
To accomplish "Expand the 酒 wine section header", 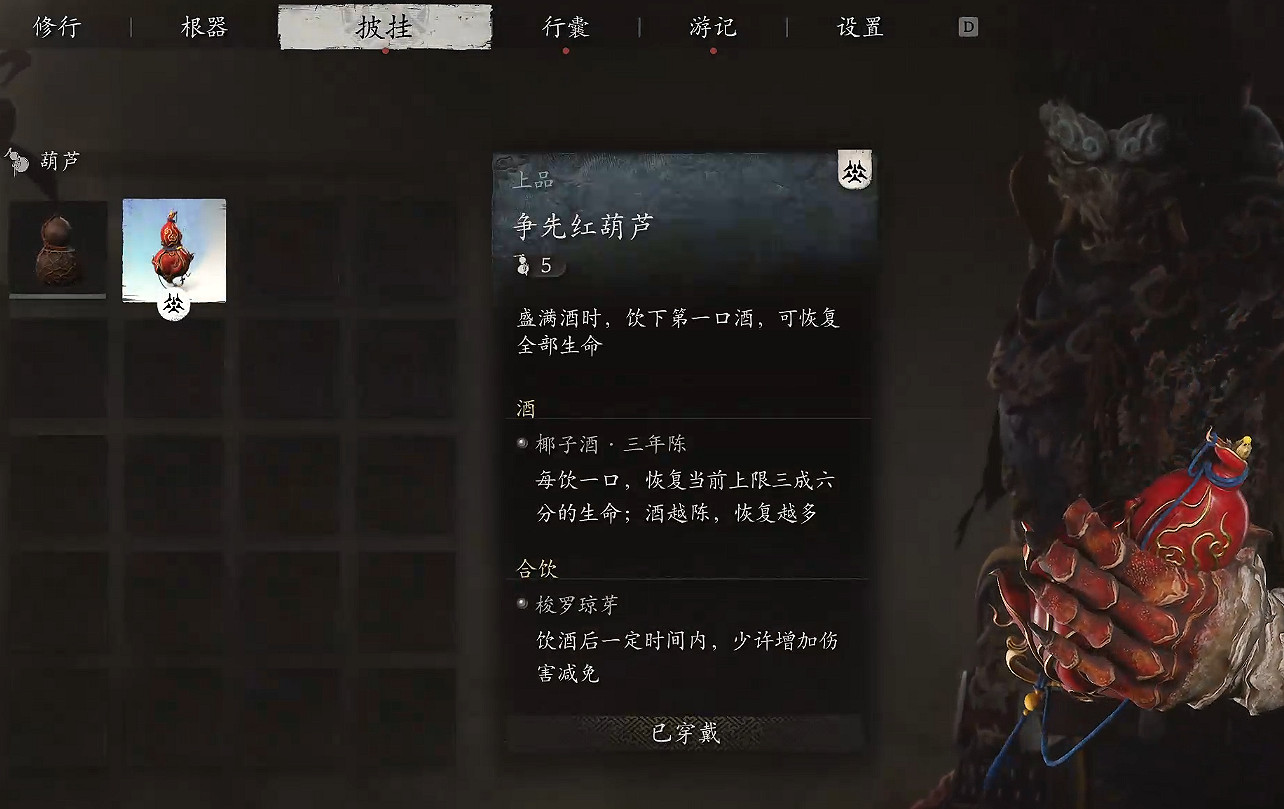I will (524, 408).
